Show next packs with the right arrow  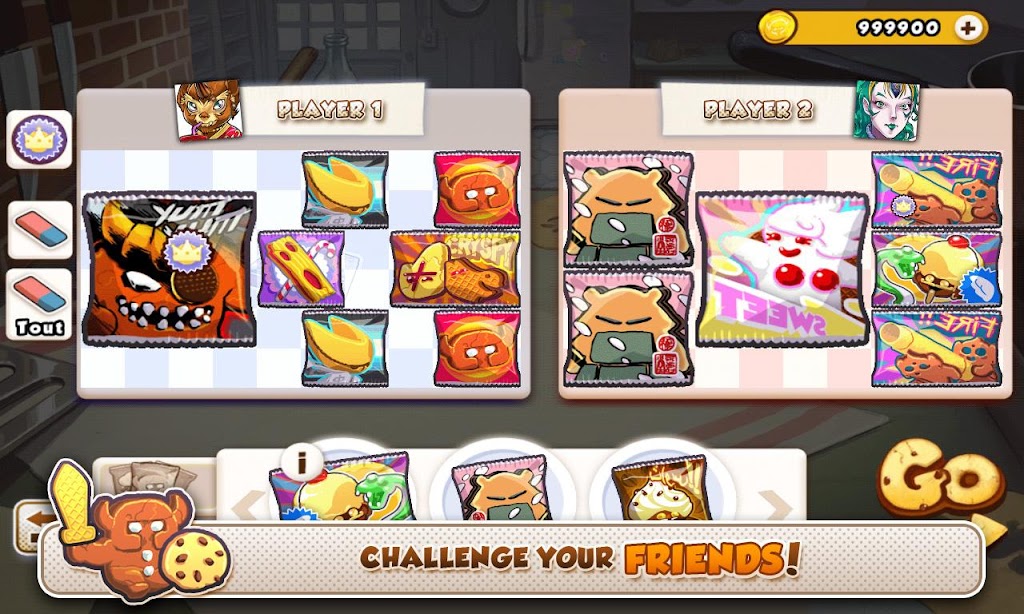775,508
